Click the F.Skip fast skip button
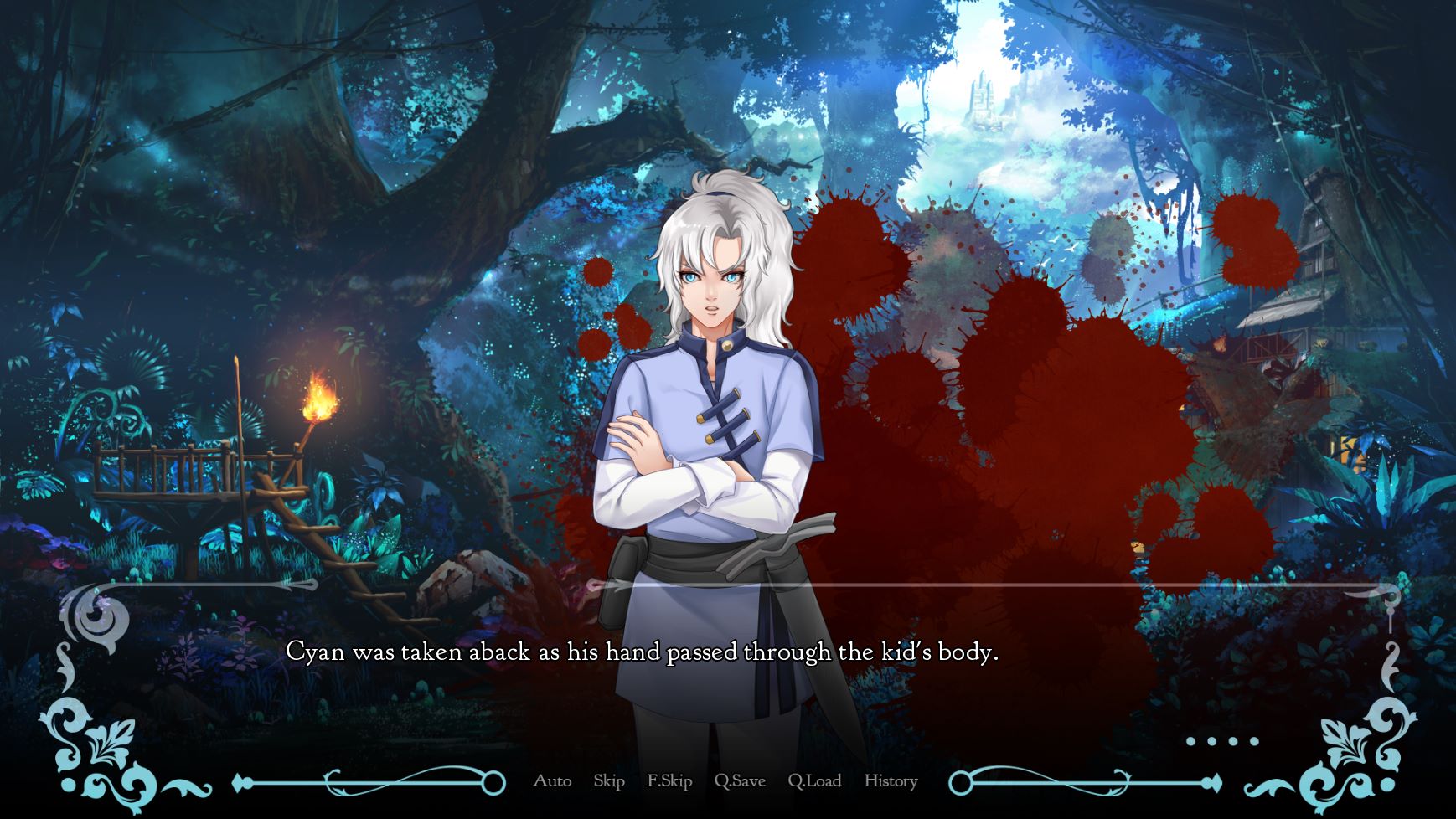This screenshot has height=819, width=1456. (x=669, y=781)
